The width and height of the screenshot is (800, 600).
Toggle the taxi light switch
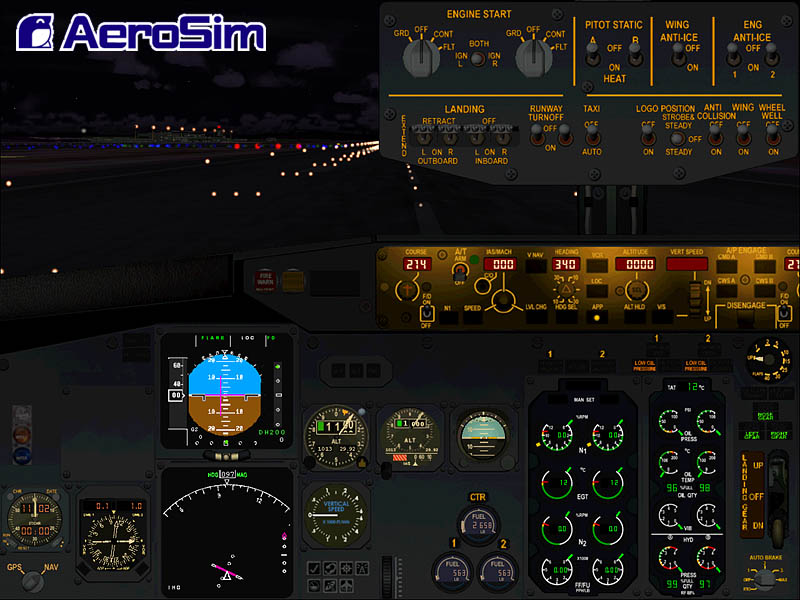(592, 132)
